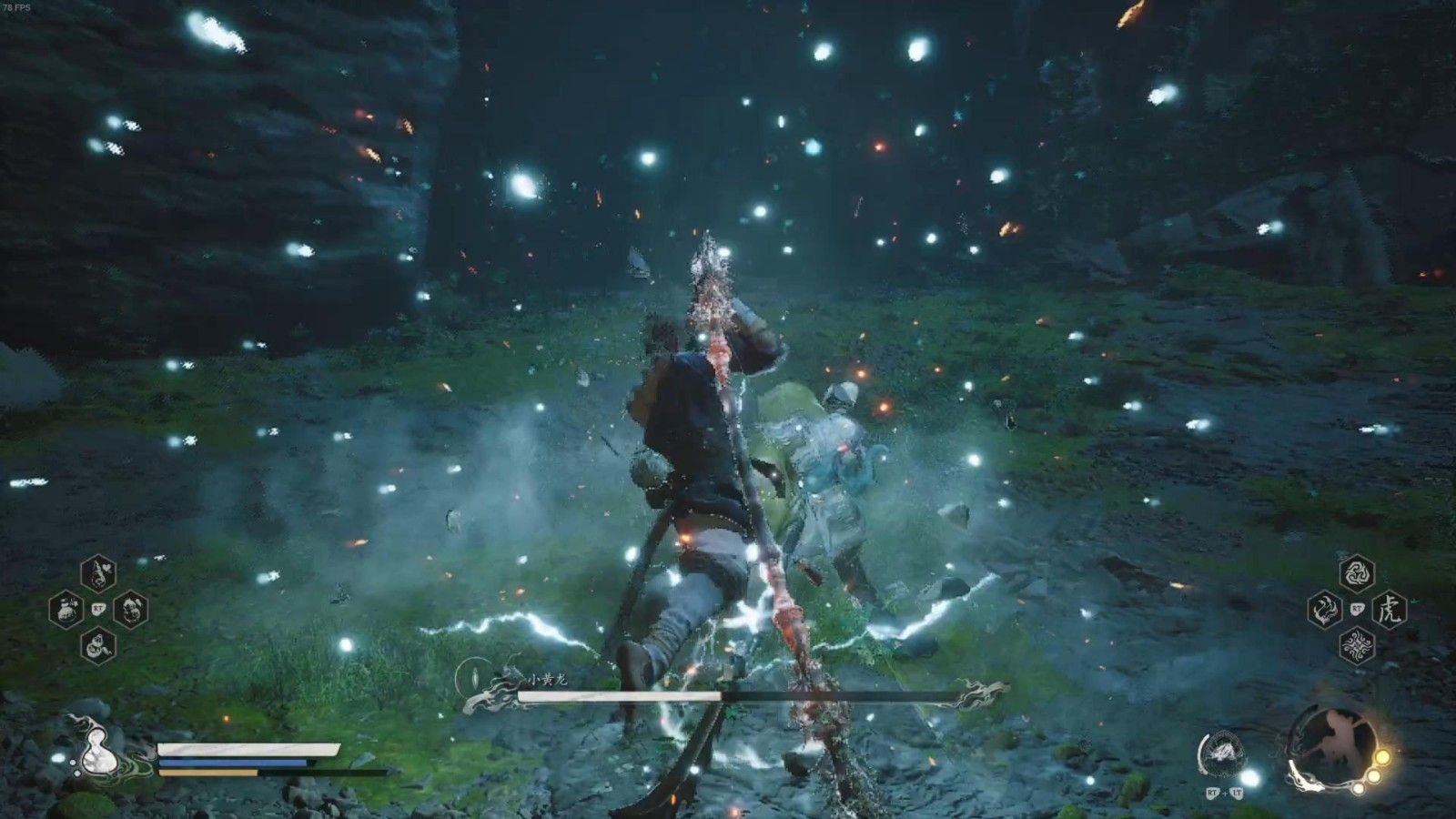Activate the triple-swirl spell hexagon
Image resolution: width=1456 pixels, height=819 pixels.
1357,573
